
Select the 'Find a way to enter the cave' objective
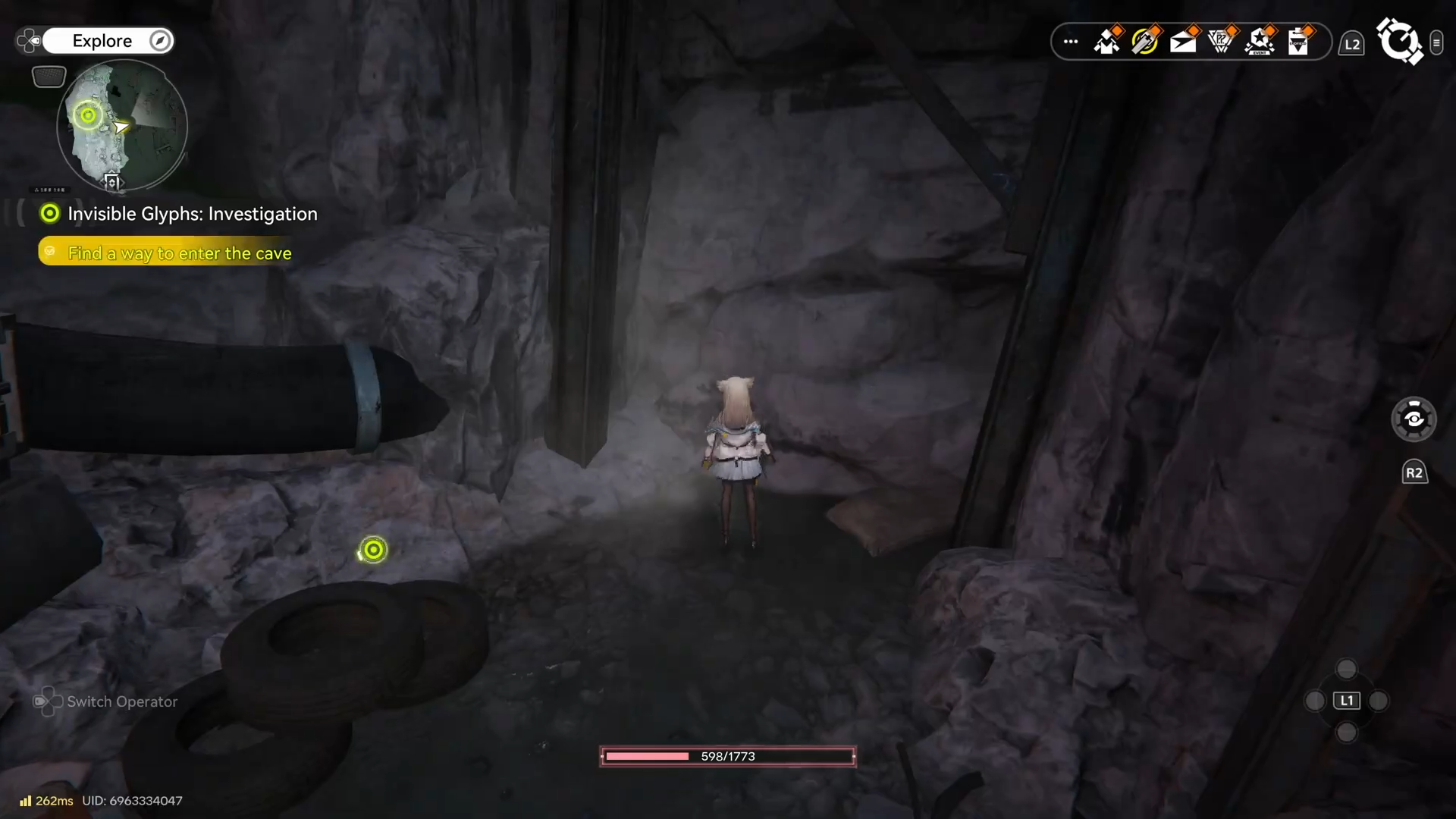[179, 253]
